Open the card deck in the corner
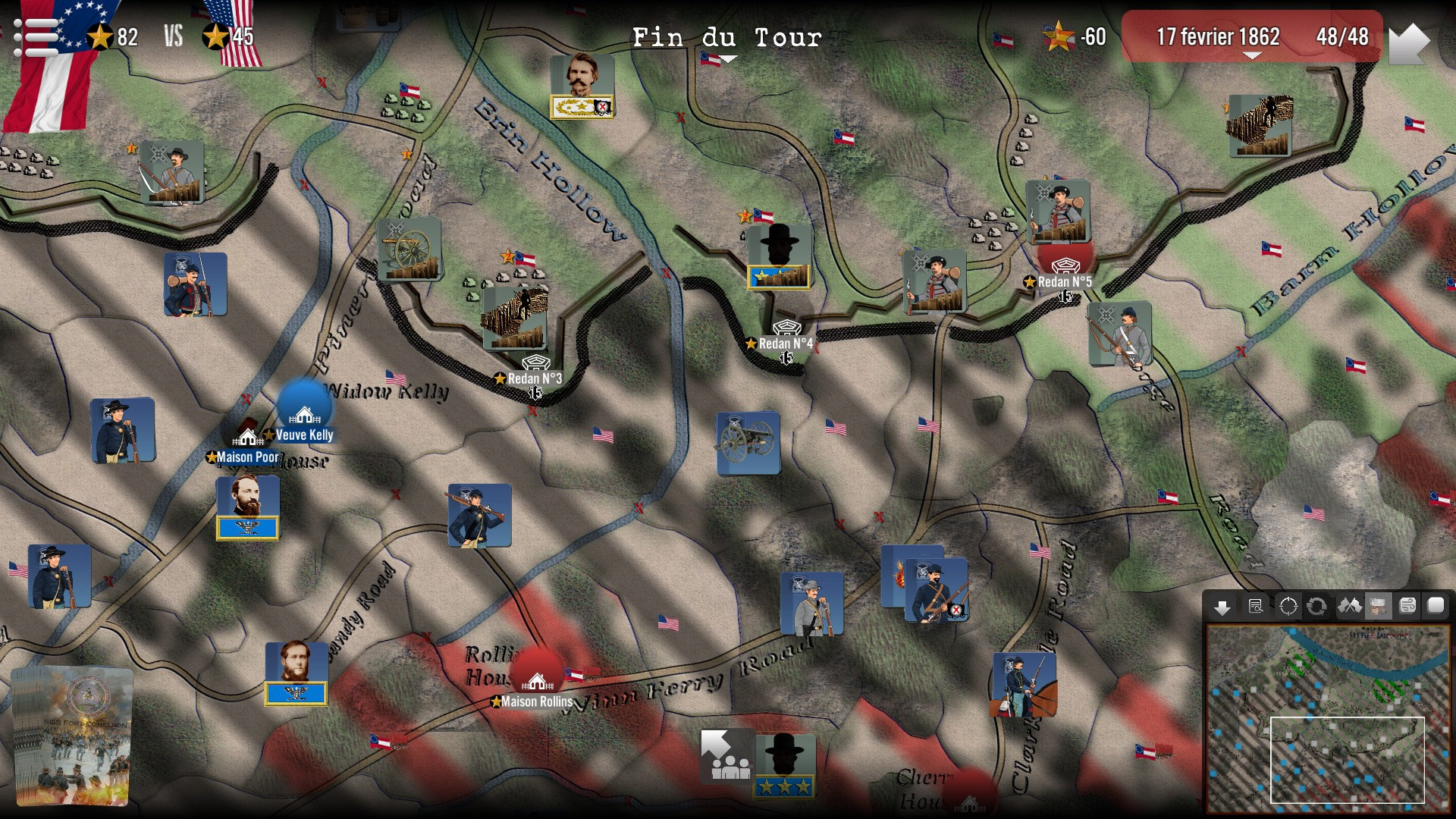 pyautogui.click(x=72, y=736)
